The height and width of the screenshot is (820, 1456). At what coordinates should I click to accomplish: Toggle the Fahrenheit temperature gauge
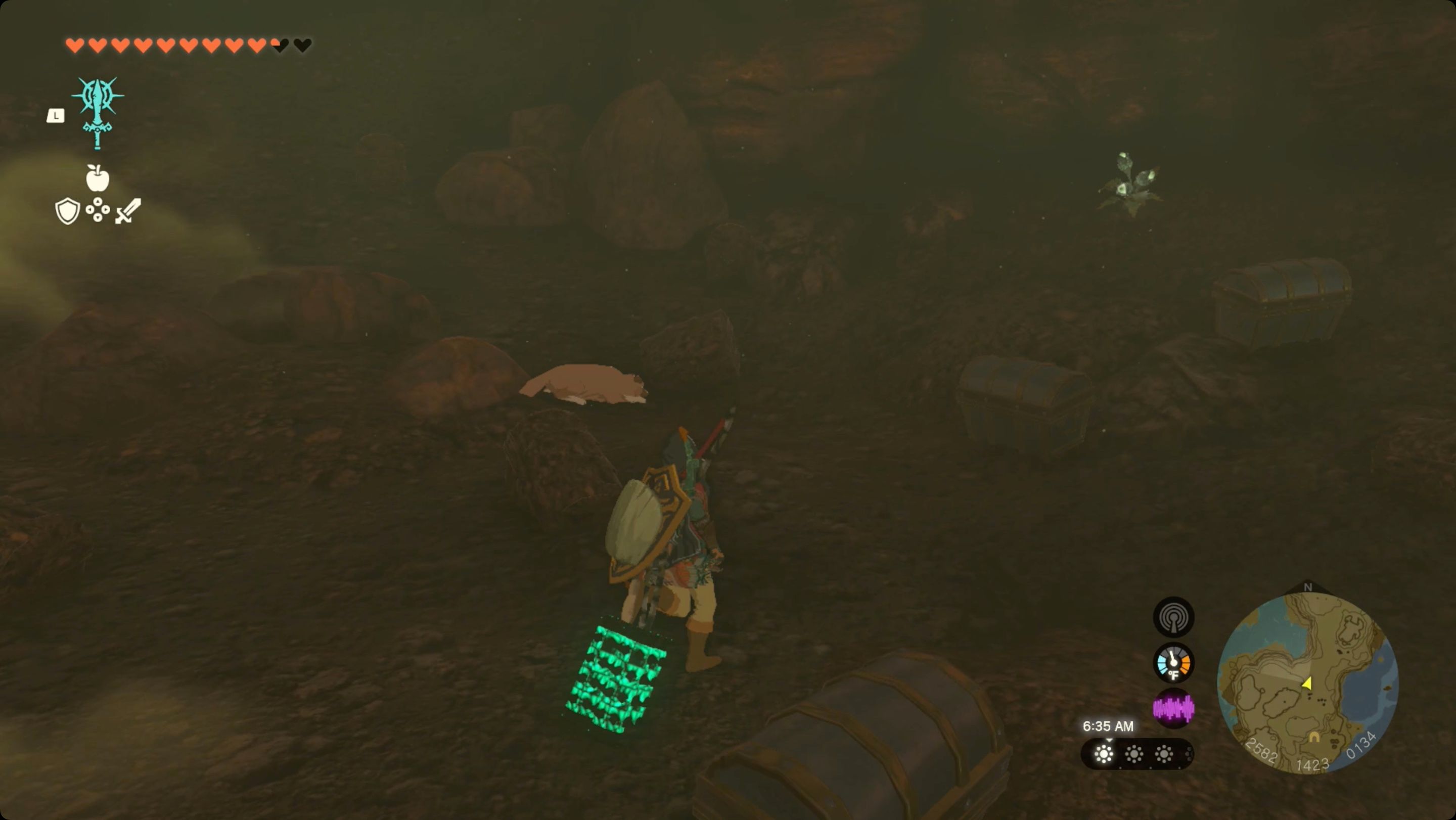point(1174,662)
